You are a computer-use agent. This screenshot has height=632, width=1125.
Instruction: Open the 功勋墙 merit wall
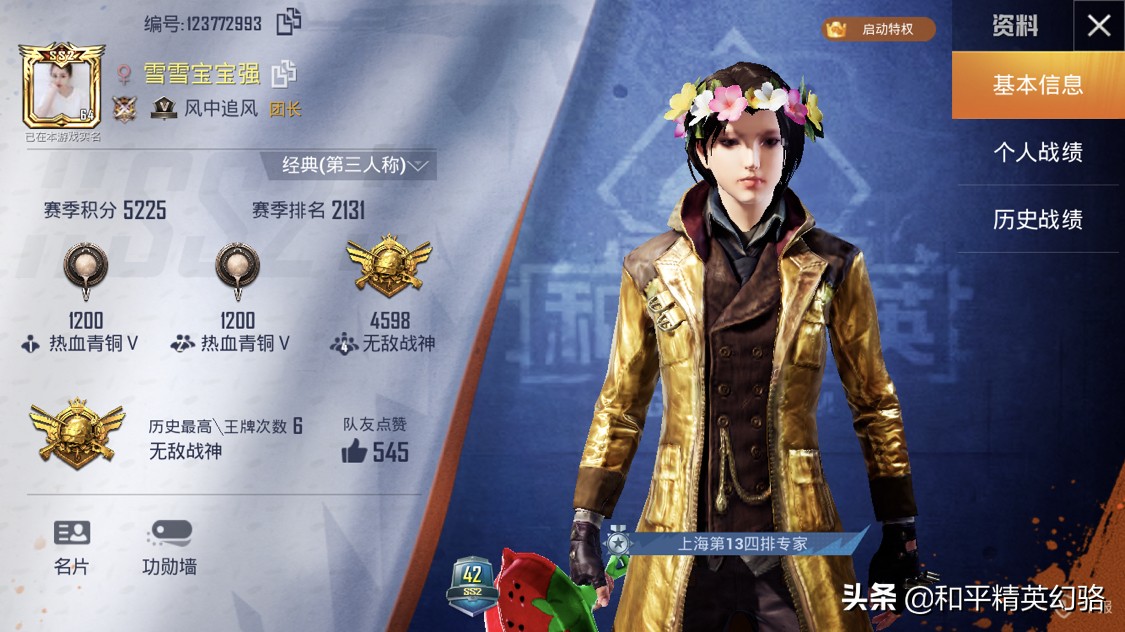tap(169, 546)
